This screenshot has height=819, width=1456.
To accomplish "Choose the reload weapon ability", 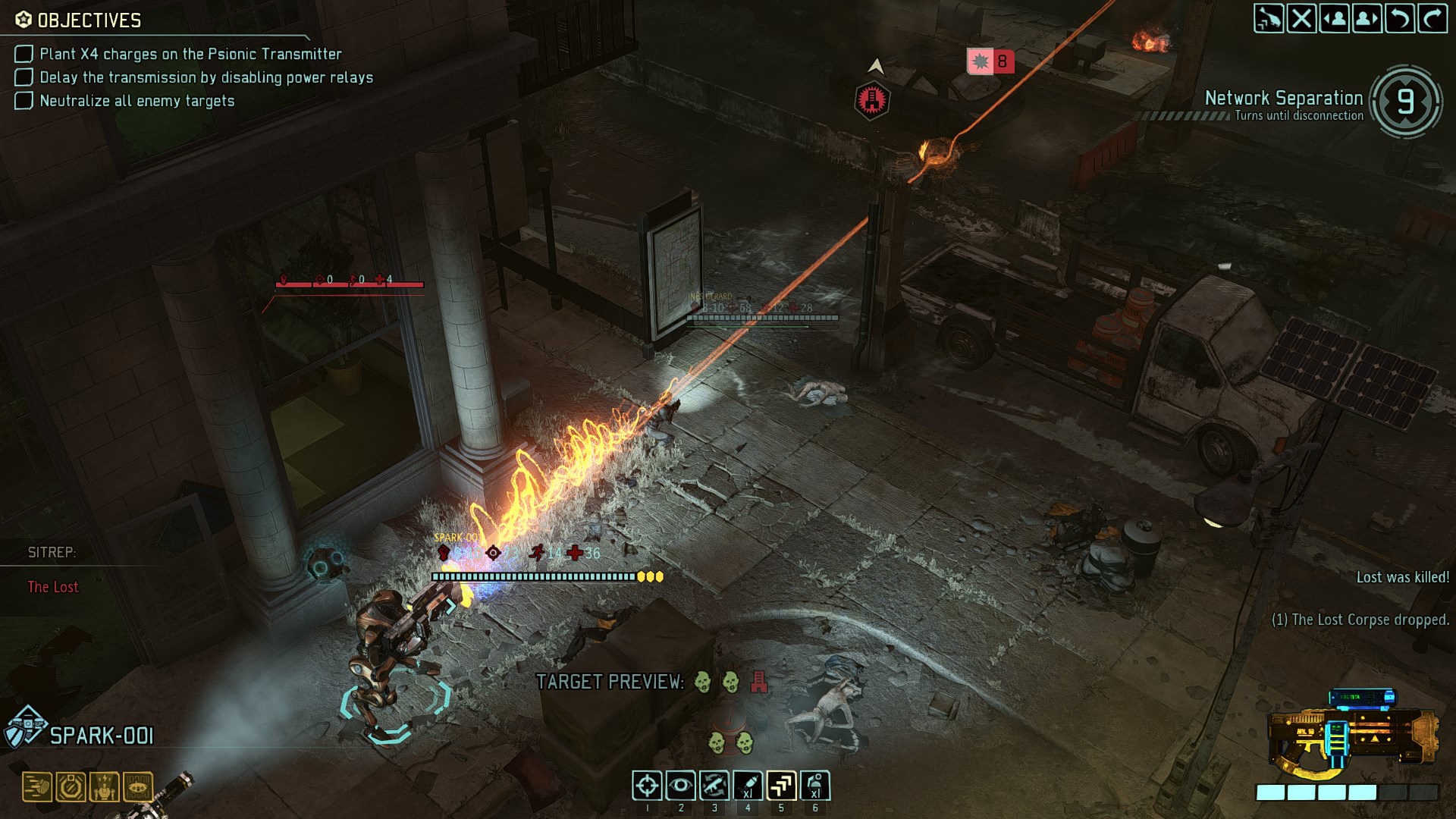I will (x=714, y=786).
